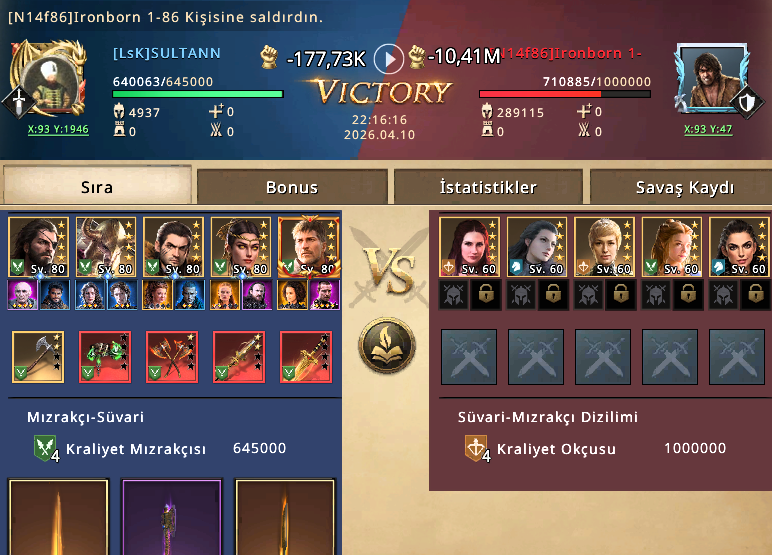772x555 pixels.
Task: Open the Bonus tab
Action: pos(292,187)
